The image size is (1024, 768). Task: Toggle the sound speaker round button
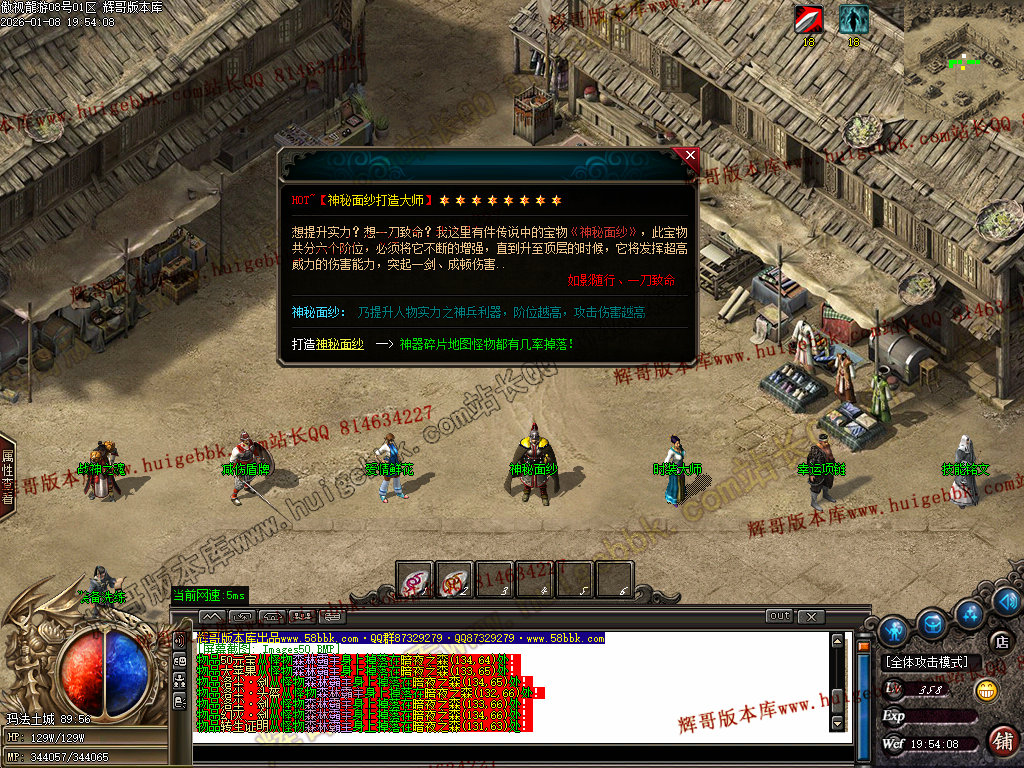(x=1008, y=600)
